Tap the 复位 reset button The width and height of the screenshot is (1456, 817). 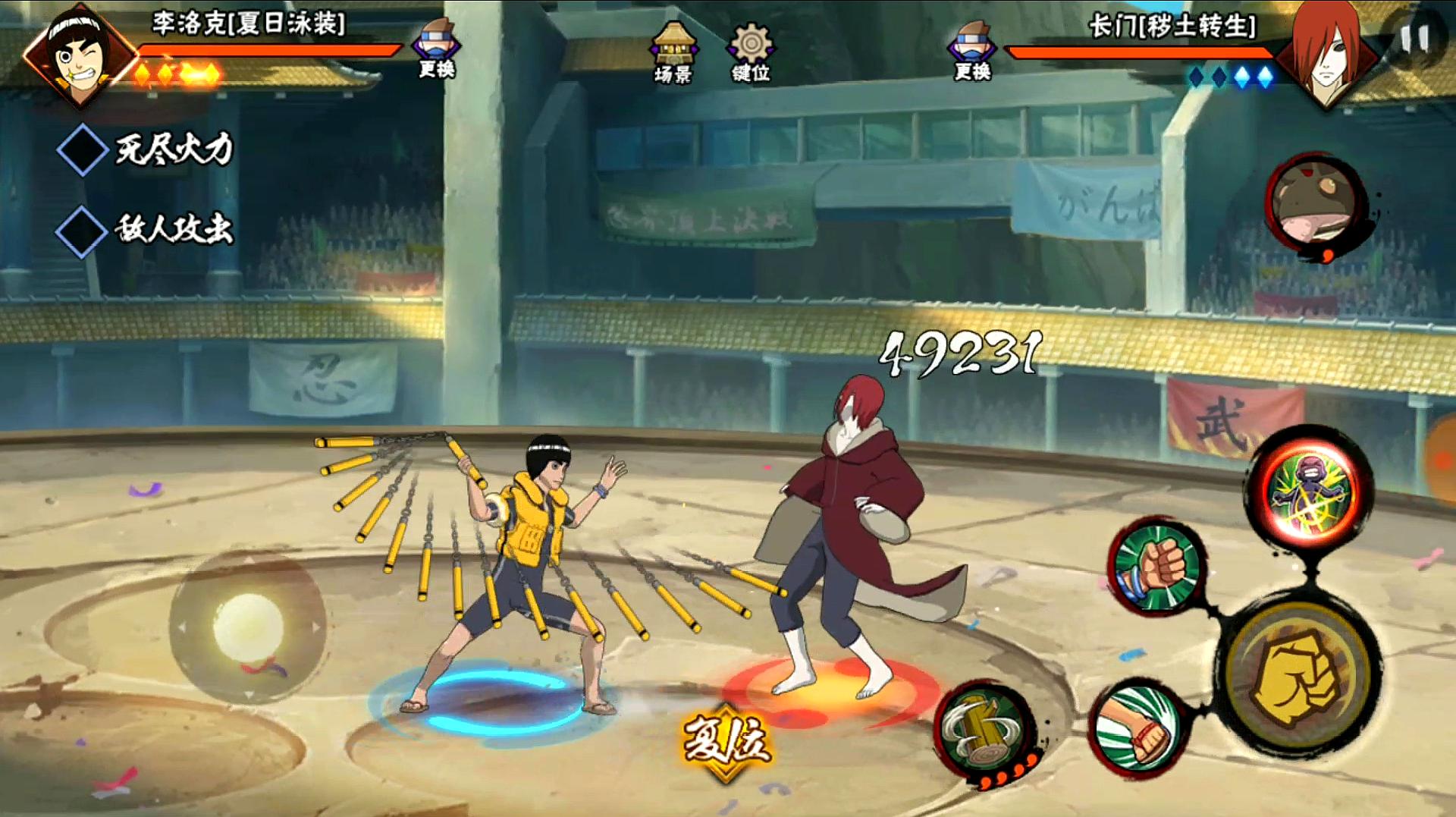tap(726, 741)
